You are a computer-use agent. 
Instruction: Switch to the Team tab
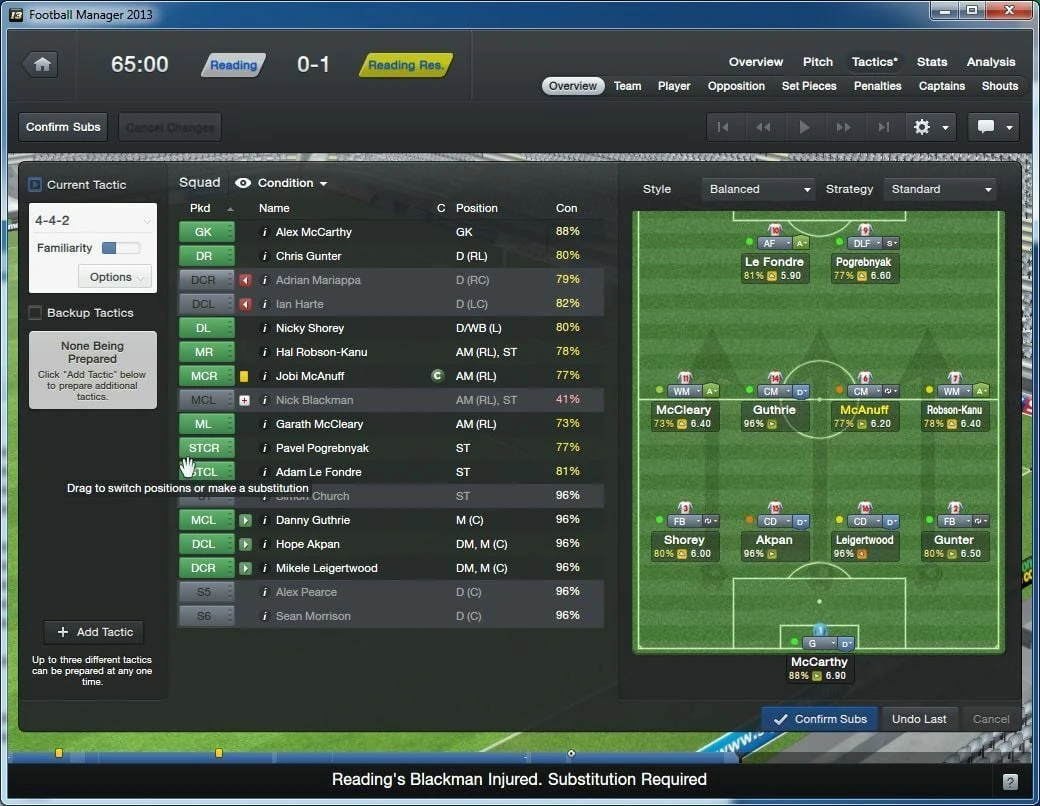click(627, 86)
